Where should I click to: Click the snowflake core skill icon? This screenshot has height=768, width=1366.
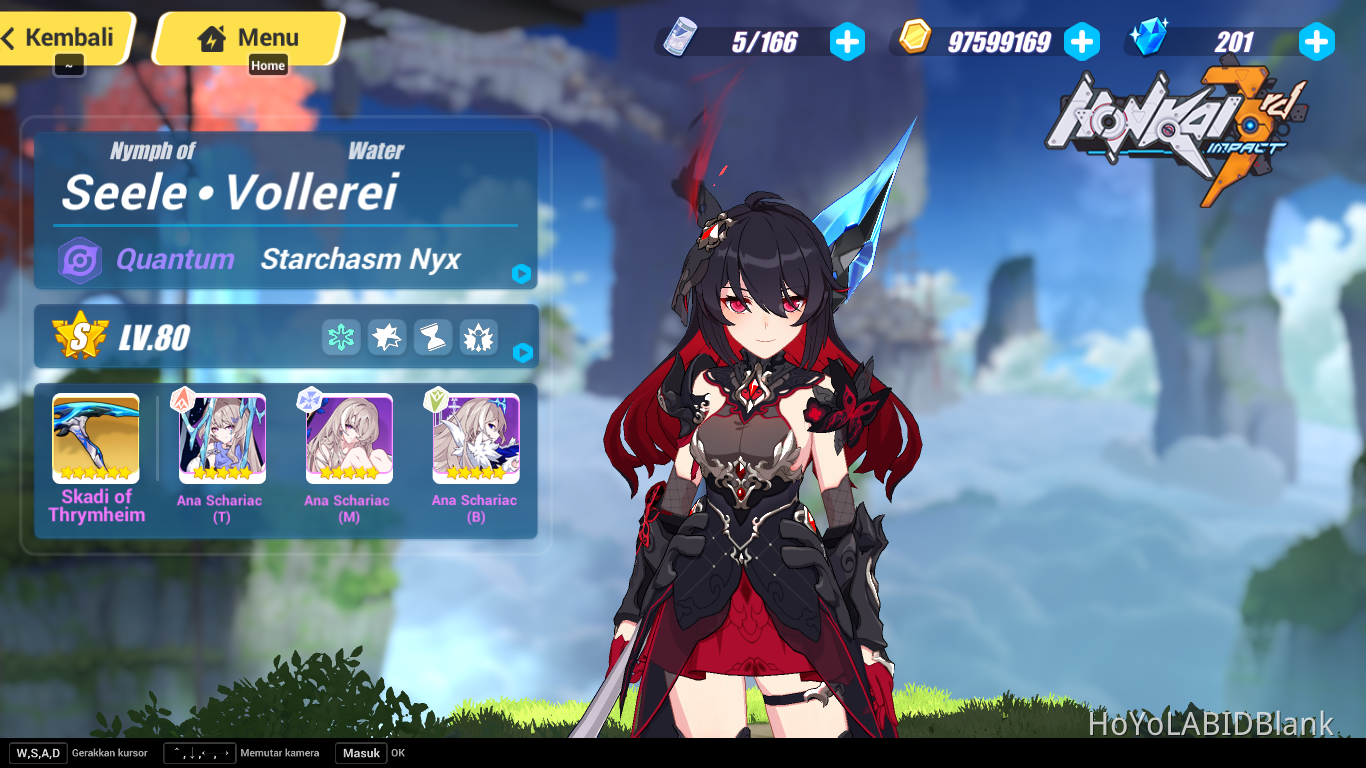pos(340,338)
